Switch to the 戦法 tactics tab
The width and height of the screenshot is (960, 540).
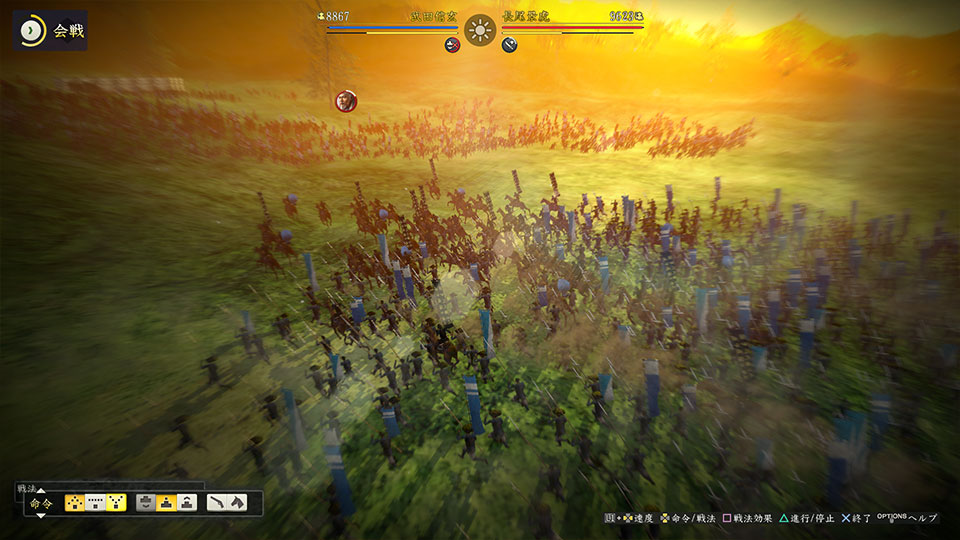[27, 488]
